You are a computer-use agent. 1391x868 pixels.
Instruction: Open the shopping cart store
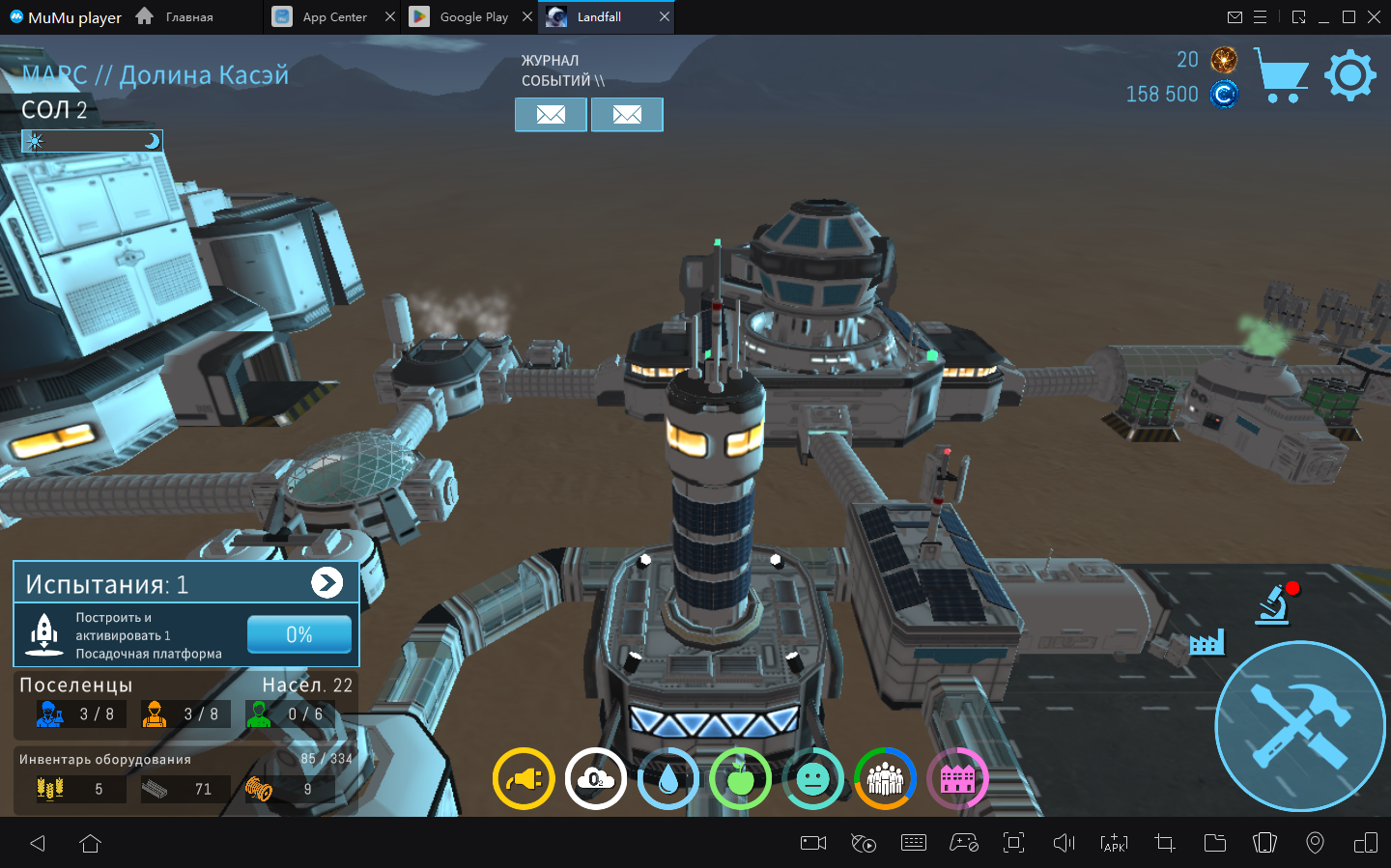(1281, 75)
